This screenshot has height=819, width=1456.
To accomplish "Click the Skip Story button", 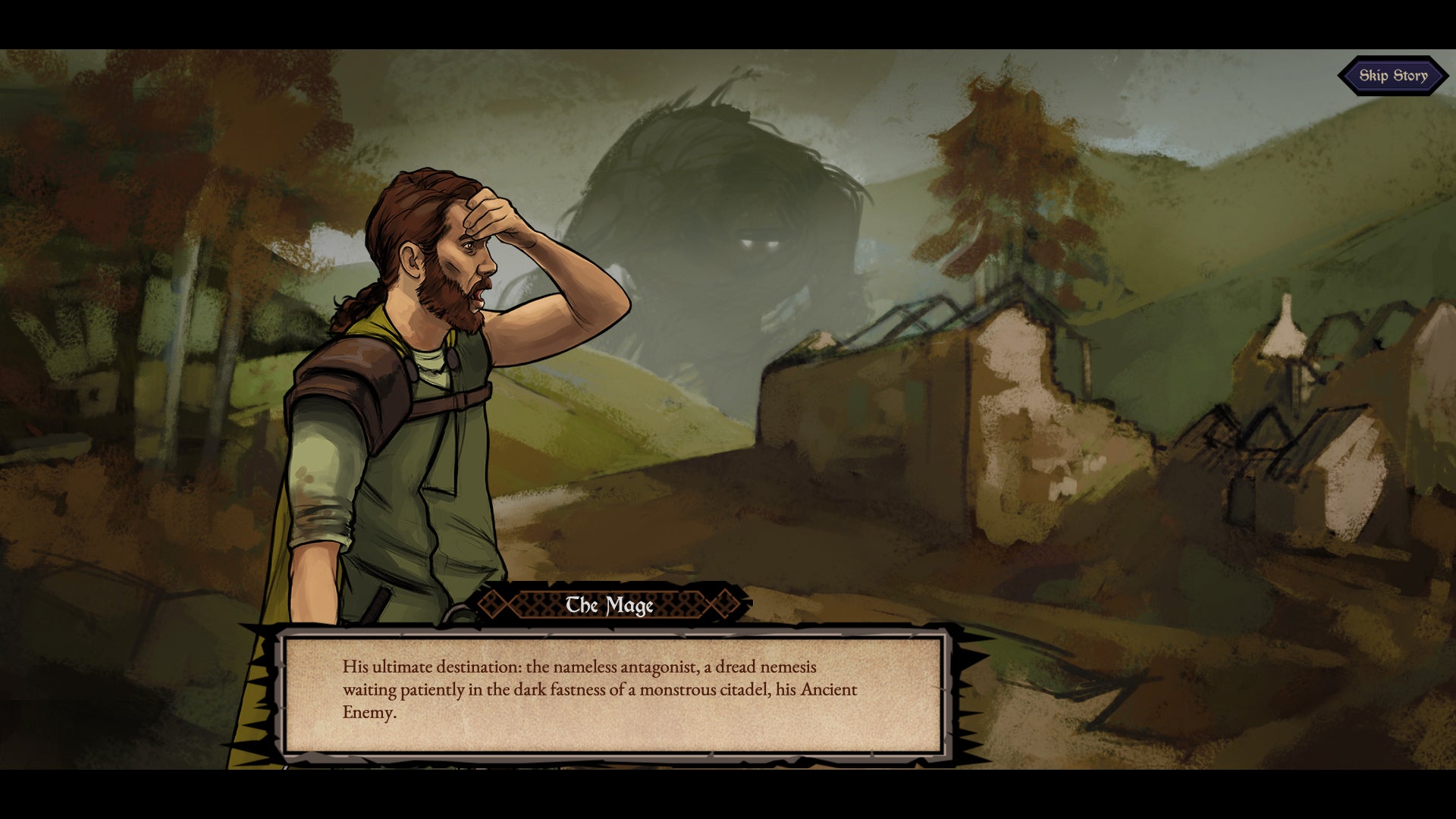I will [x=1392, y=76].
